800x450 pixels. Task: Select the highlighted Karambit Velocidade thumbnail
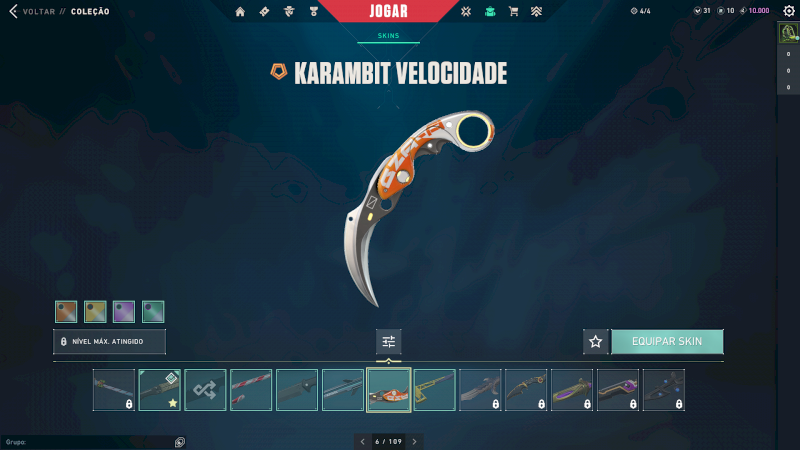389,390
